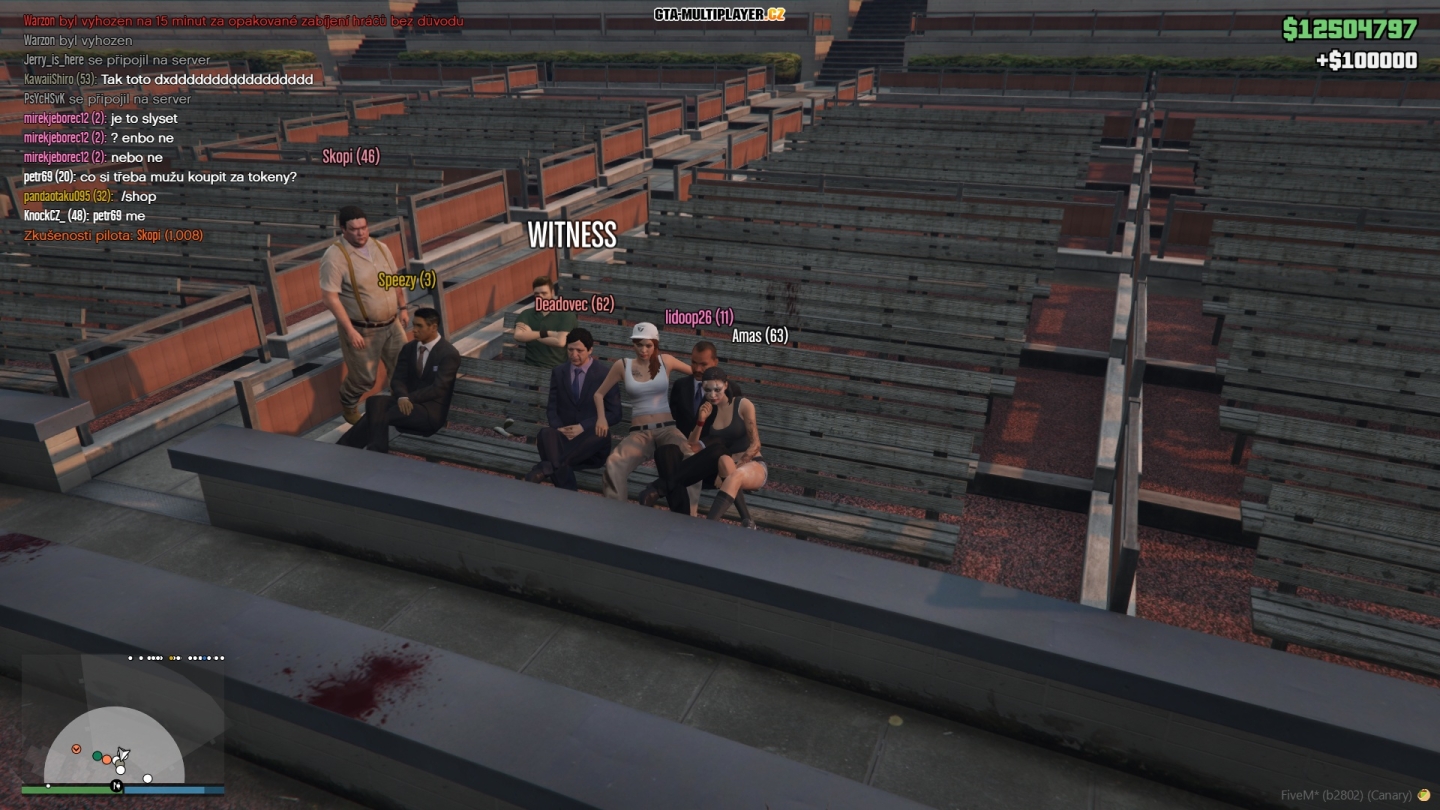
Task: Click the petr69 token question in chat
Action: coord(158,177)
